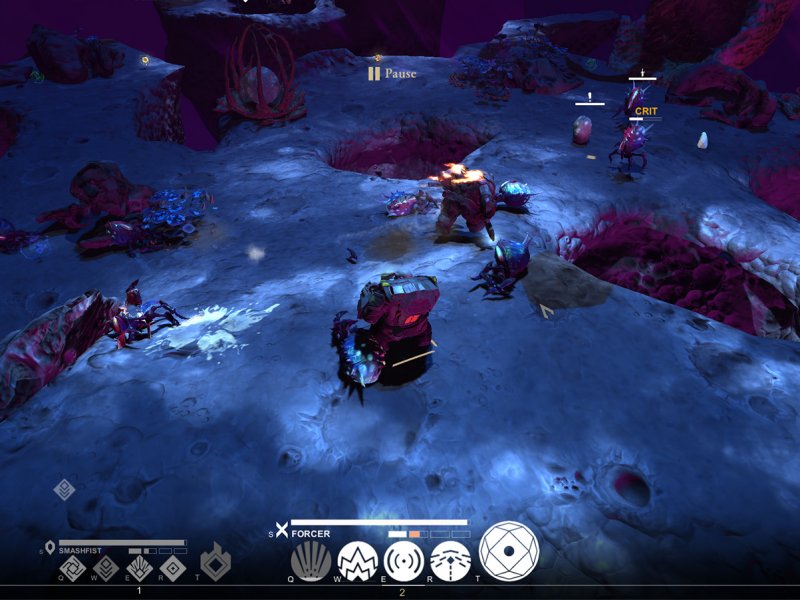This screenshot has height=600, width=800.
Task: Activate Forcer's fan-burst Q ability
Action: tap(310, 561)
